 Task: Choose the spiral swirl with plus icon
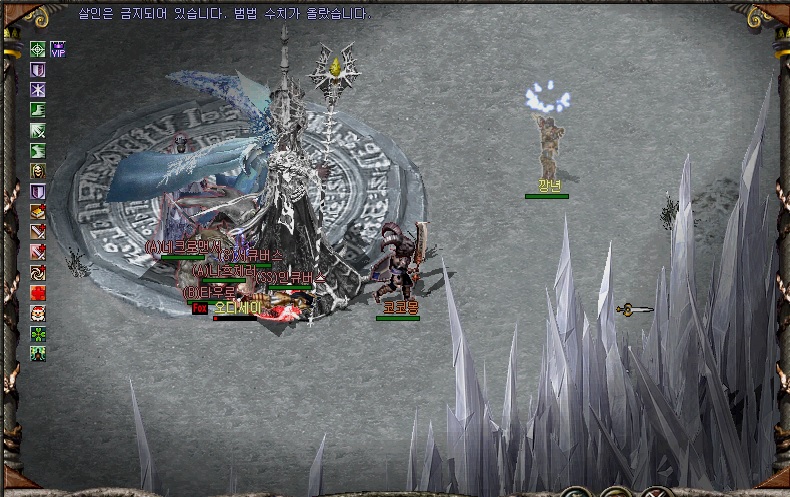pos(38,272)
